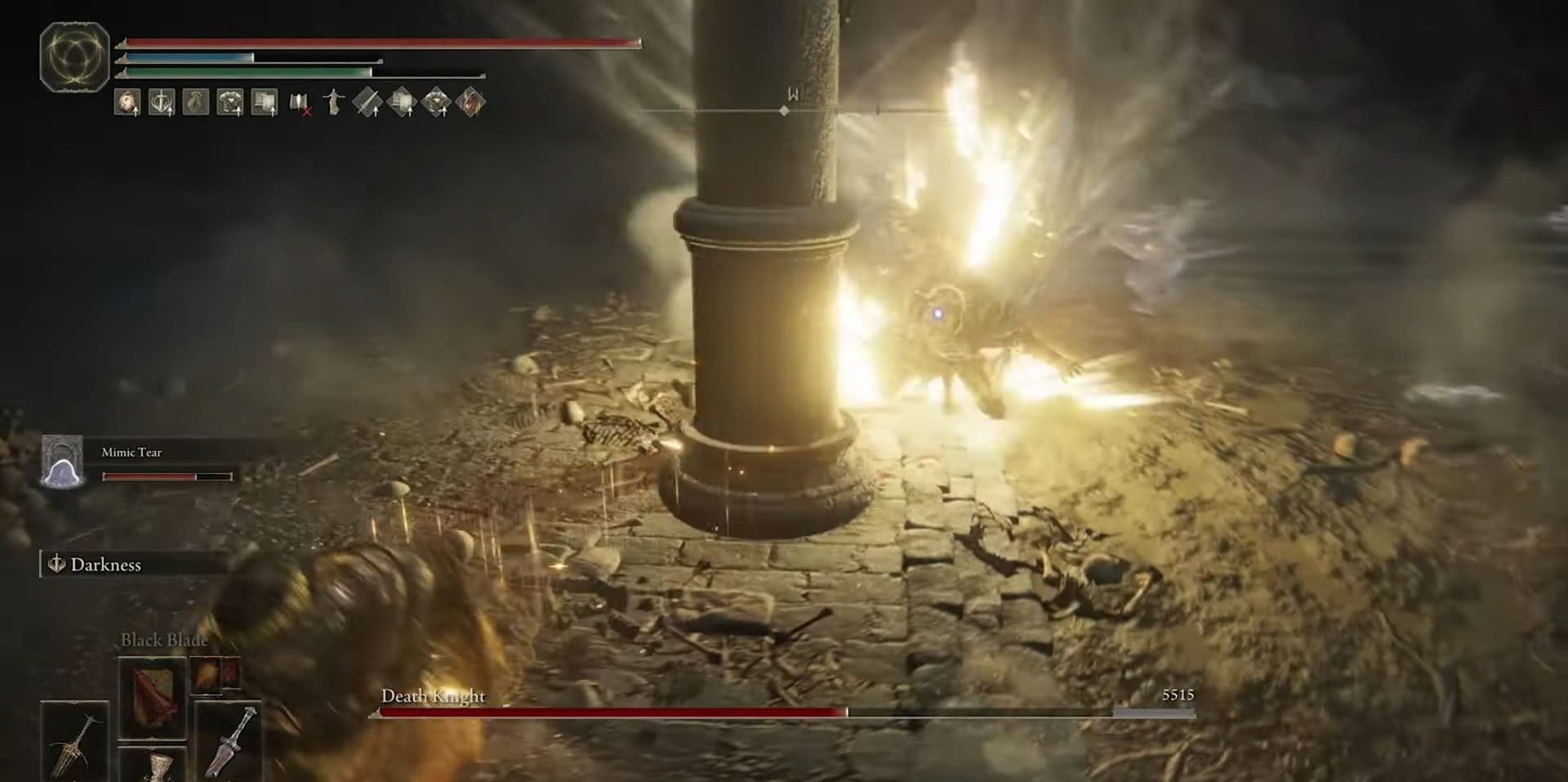Click the scroll icon marked with red X
1568x782 pixels.
click(301, 103)
